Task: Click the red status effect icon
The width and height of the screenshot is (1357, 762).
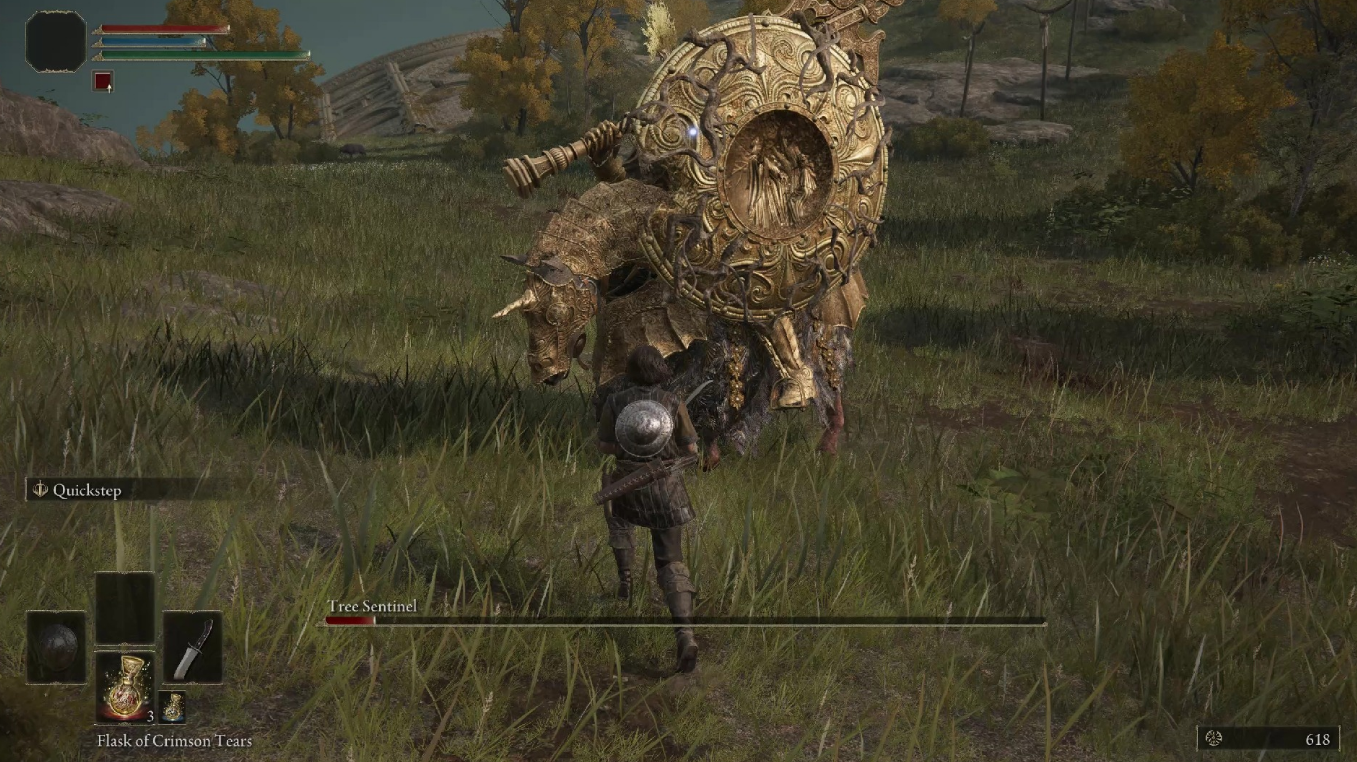Action: click(103, 81)
